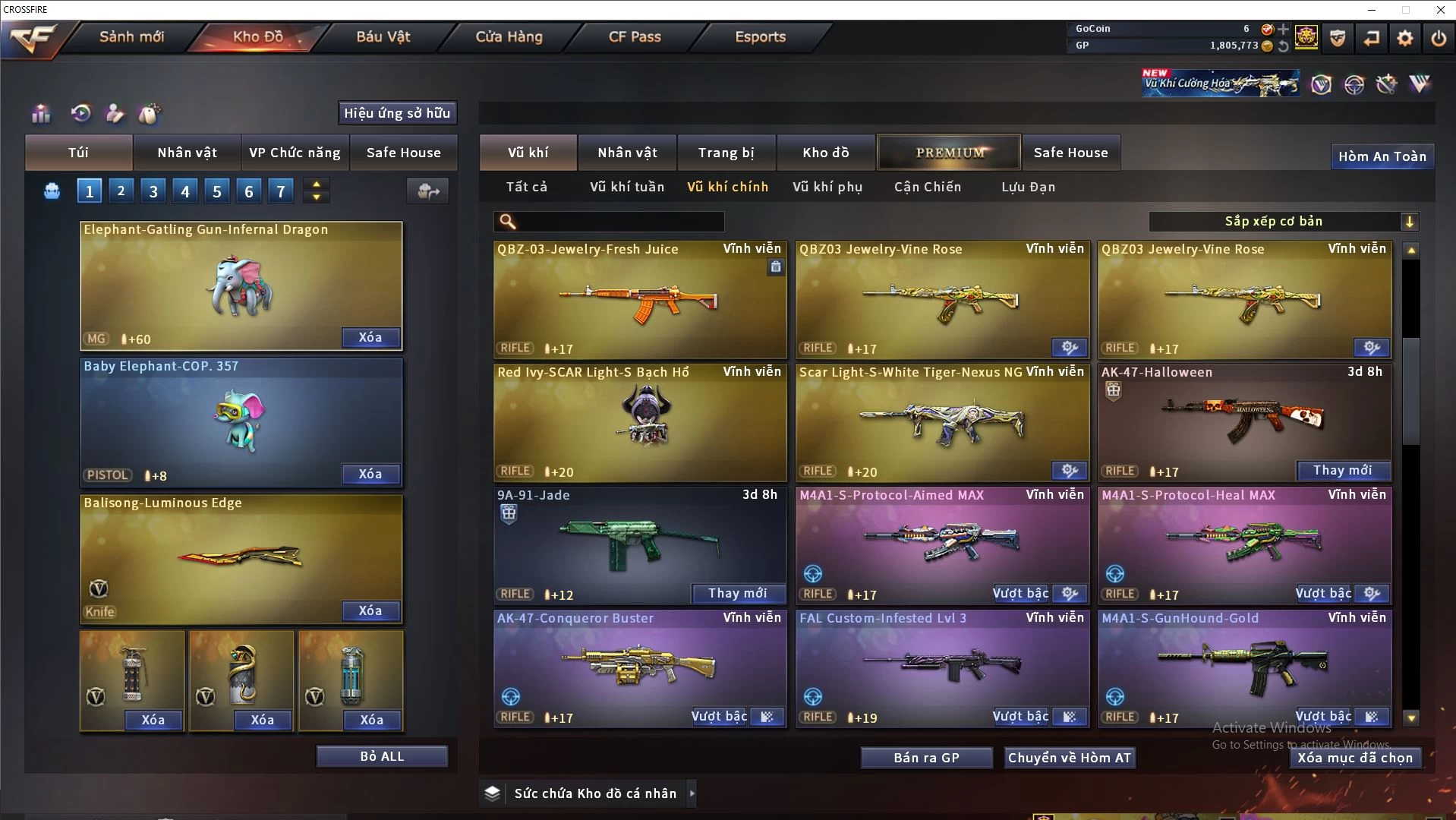Switch to the Nhân vật bag tab

click(187, 153)
